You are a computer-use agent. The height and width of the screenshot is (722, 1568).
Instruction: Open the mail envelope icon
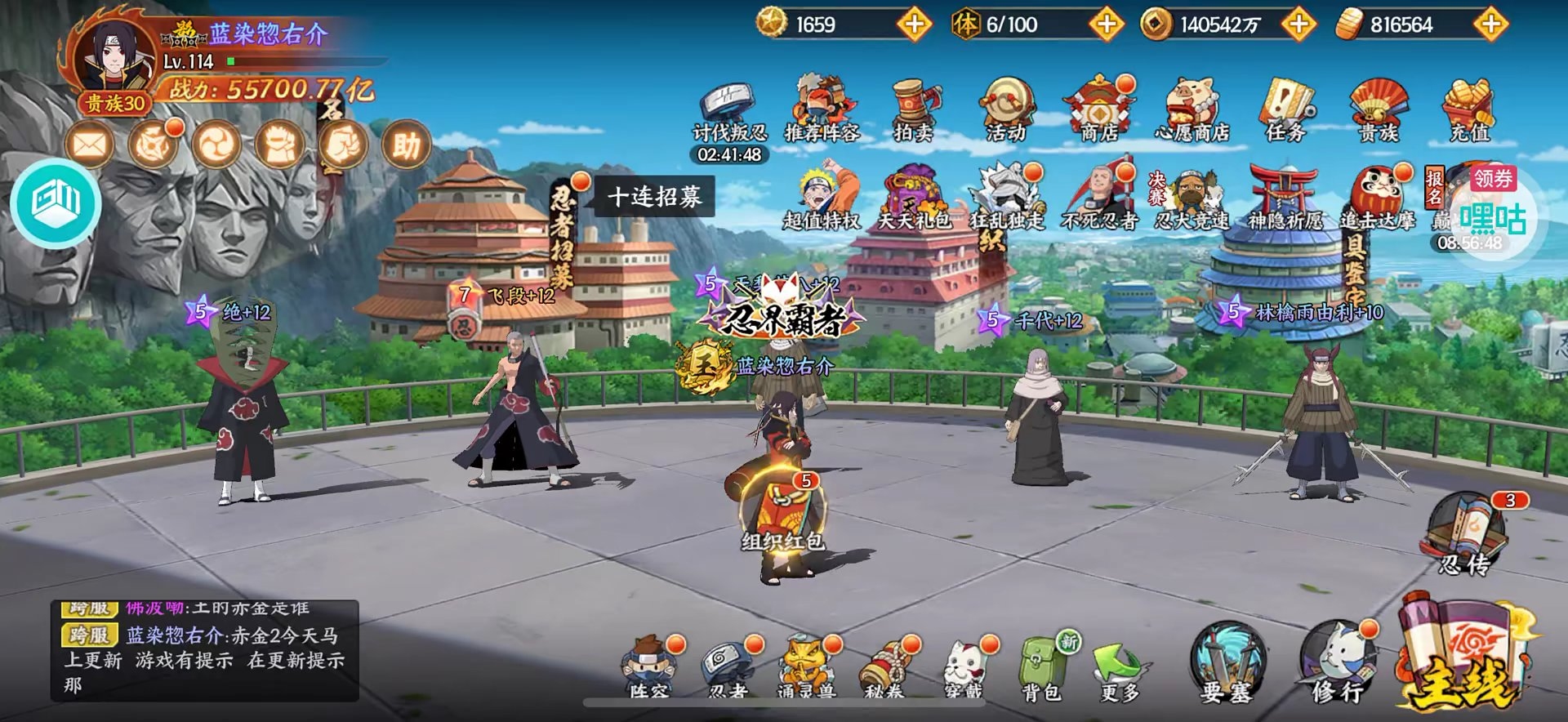[89, 146]
